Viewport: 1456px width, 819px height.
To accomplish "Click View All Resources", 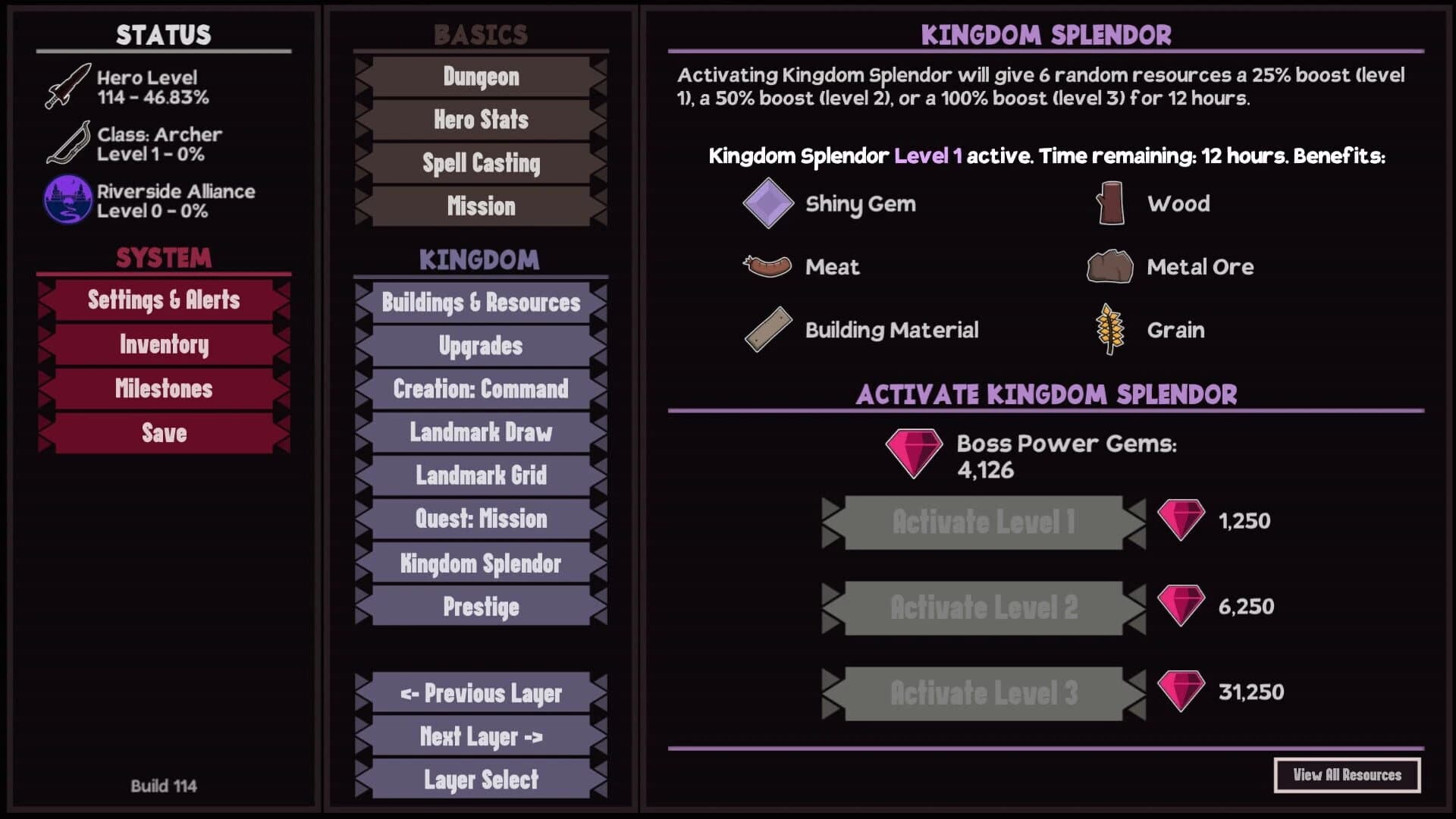I will click(x=1348, y=775).
